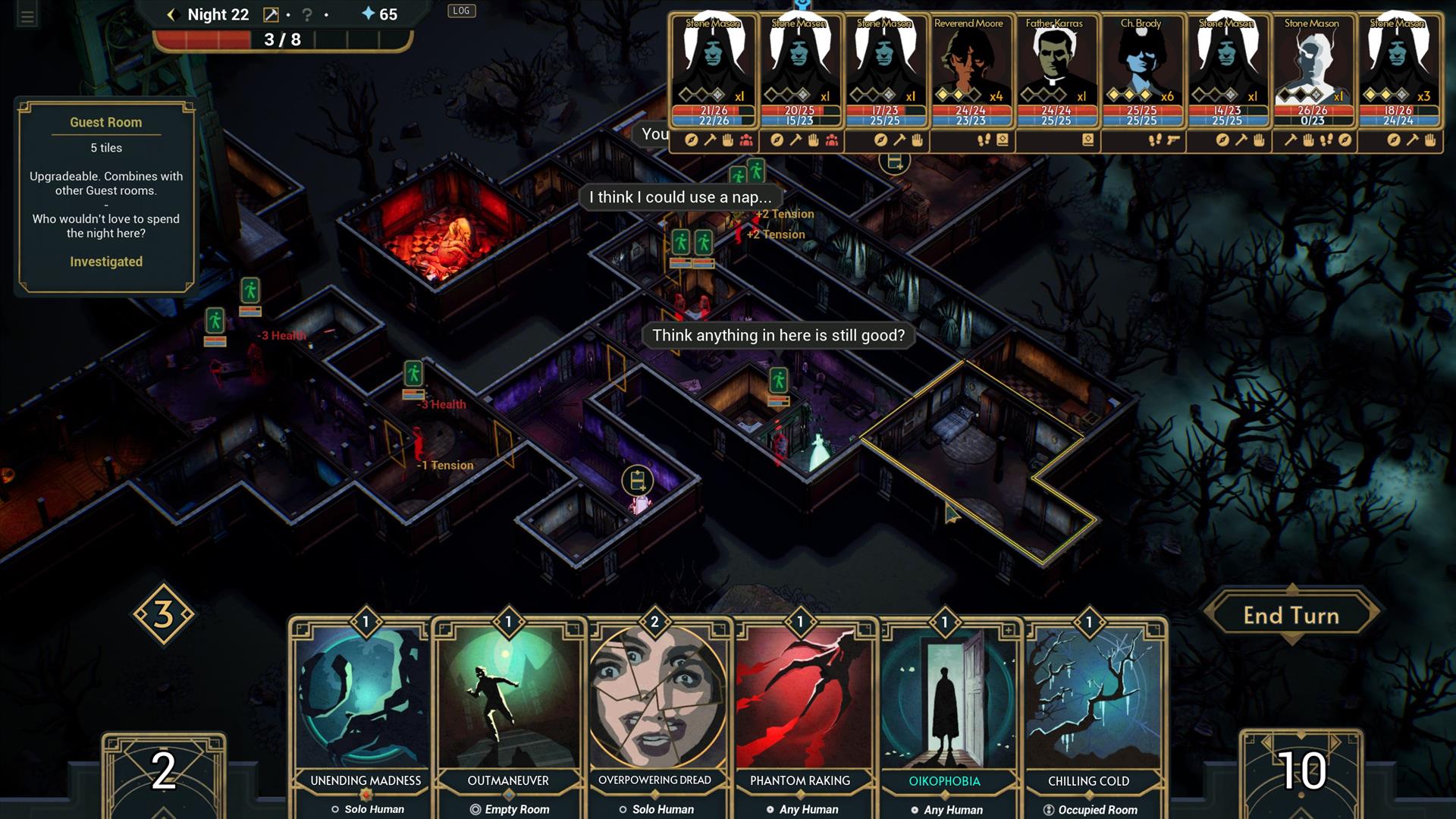Open the discard pile showing 10
This screenshot has width=1456, height=819.
point(1301,772)
